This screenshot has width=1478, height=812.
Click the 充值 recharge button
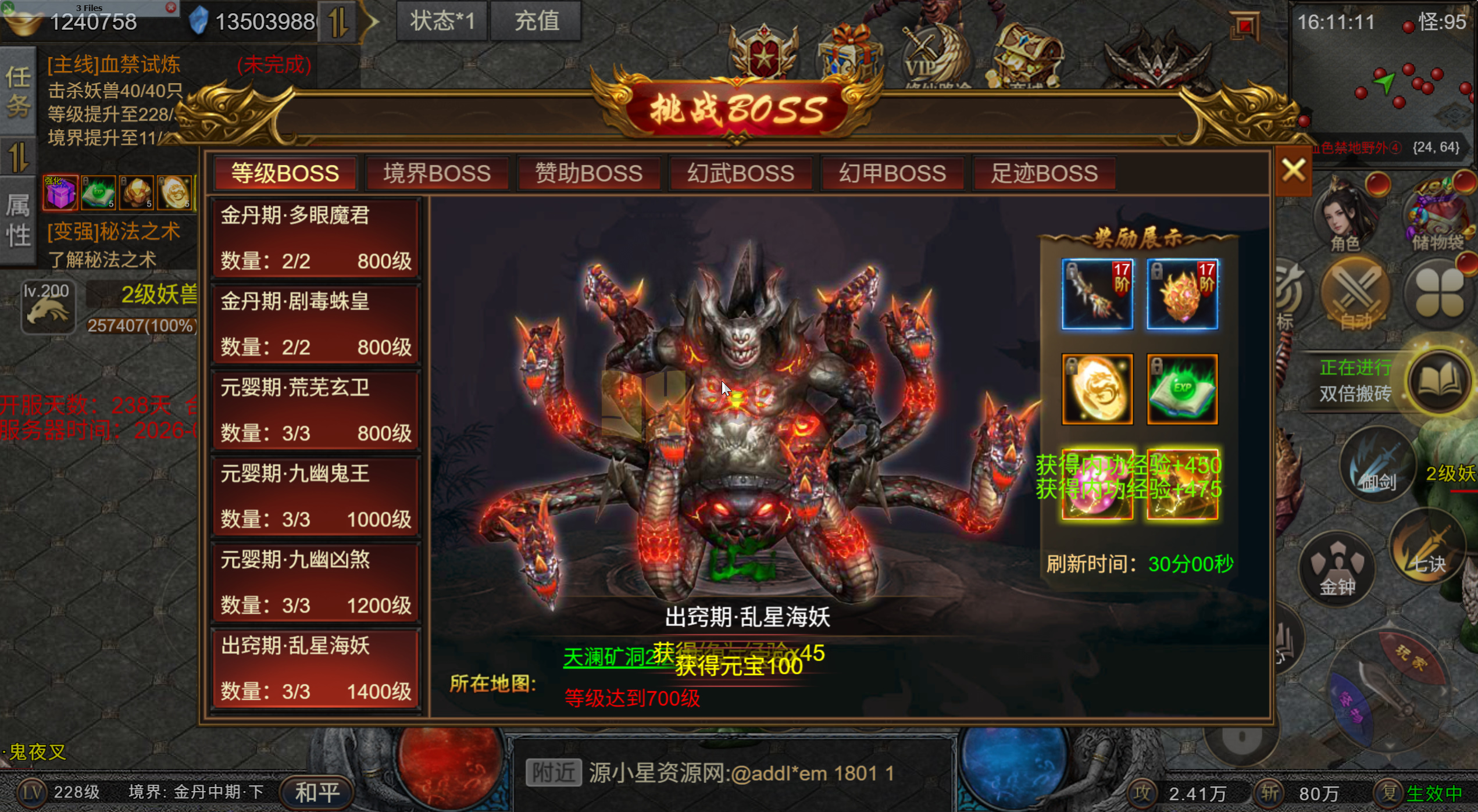coord(535,21)
